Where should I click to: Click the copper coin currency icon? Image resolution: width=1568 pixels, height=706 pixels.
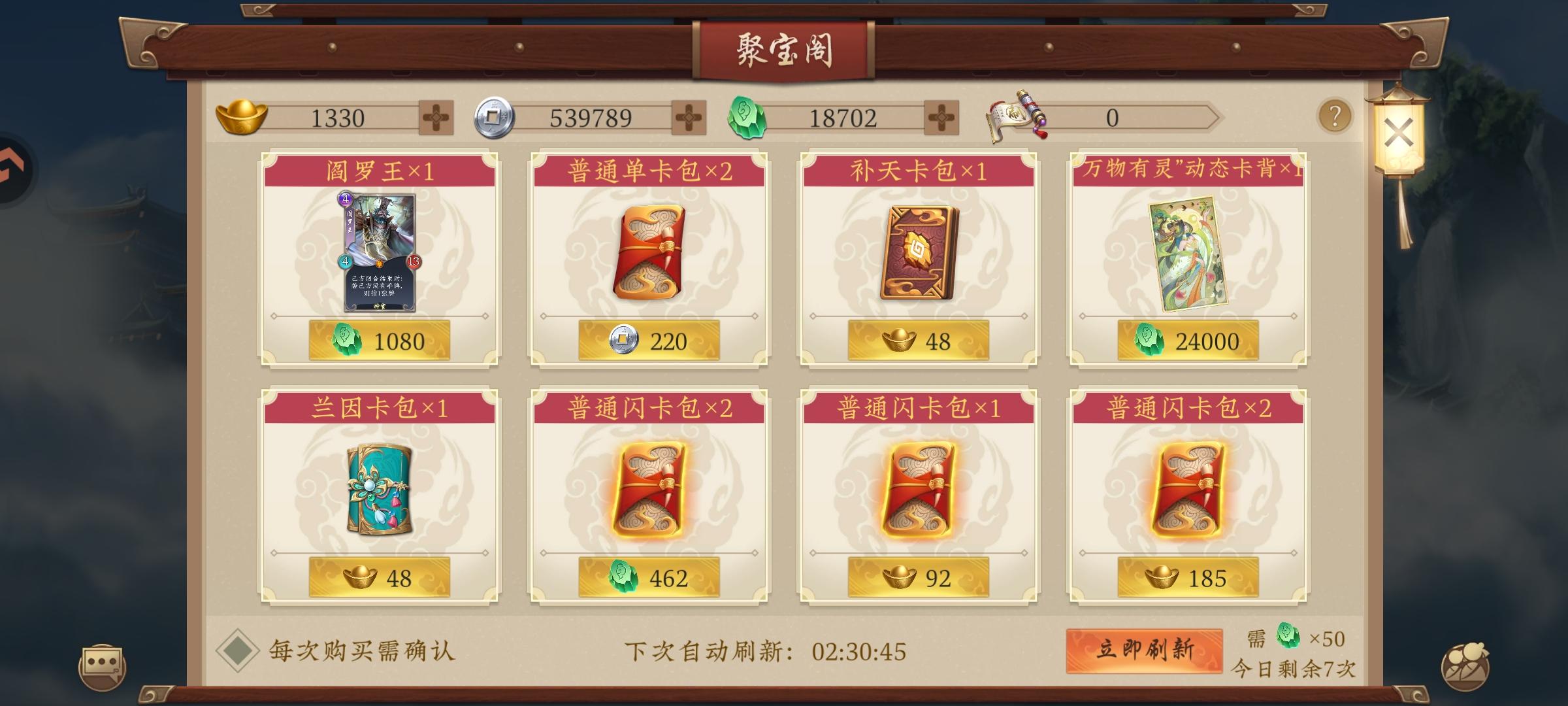point(491,118)
